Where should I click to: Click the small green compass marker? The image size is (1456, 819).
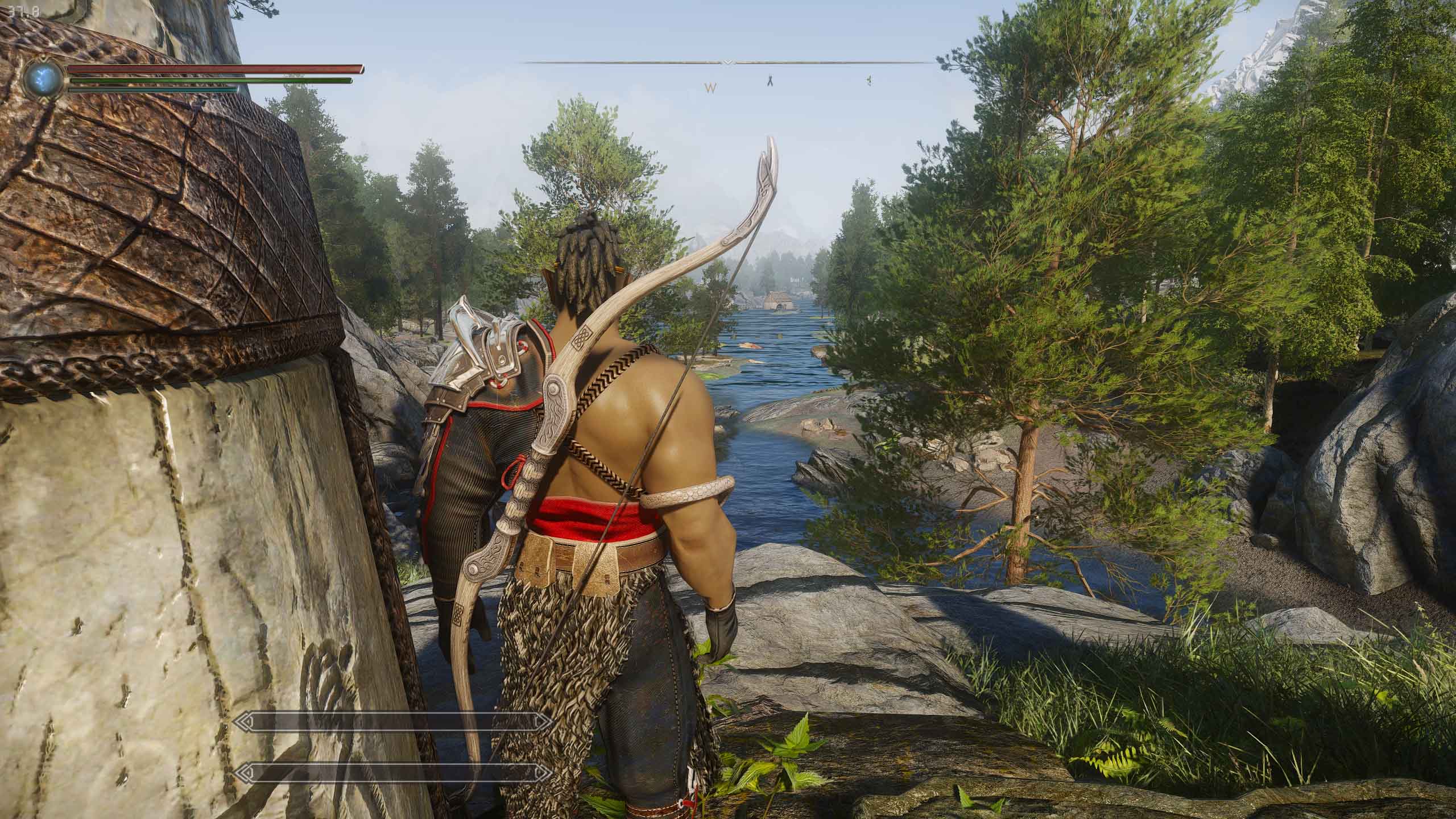tap(869, 81)
